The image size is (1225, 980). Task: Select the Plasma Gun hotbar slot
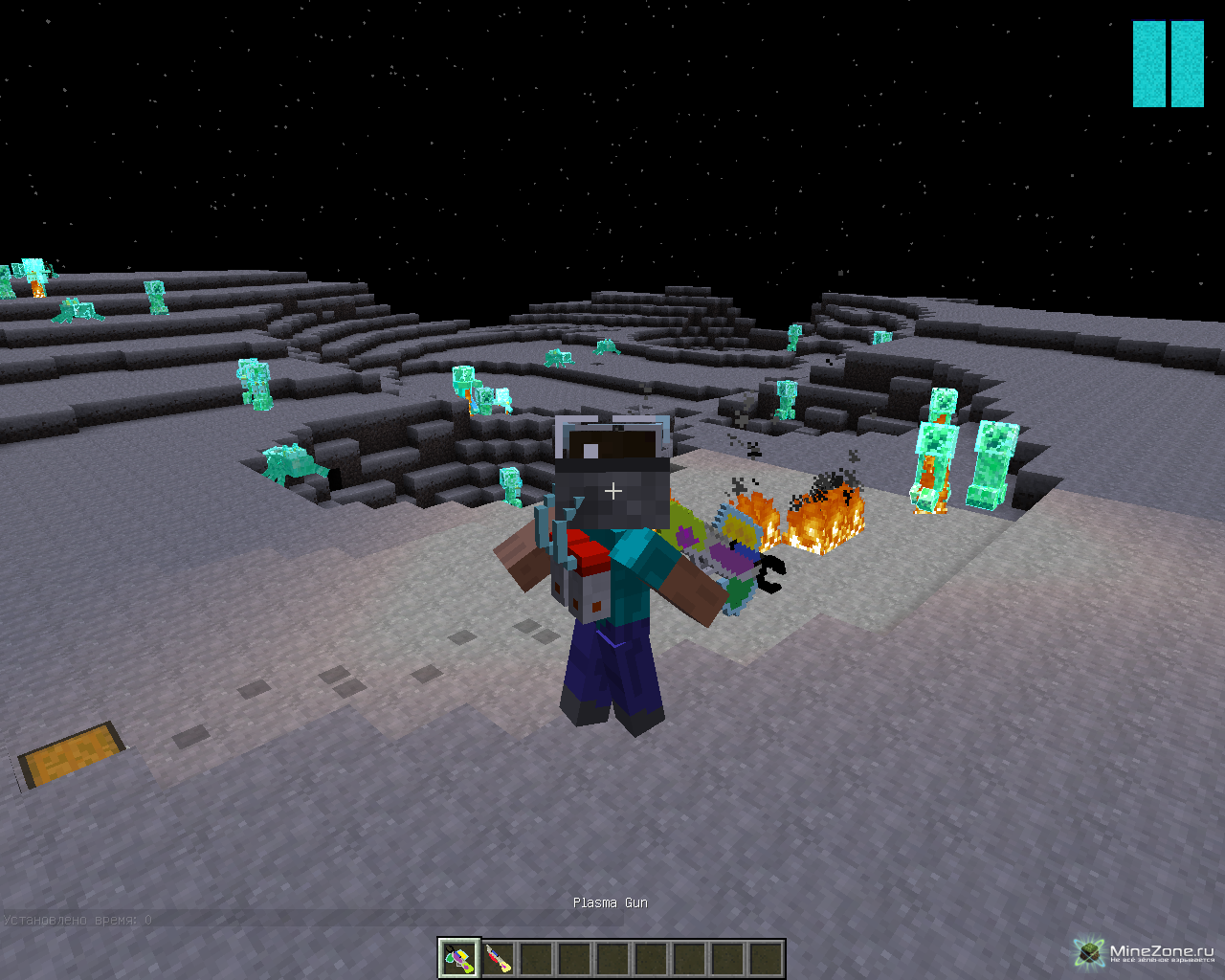point(459,958)
